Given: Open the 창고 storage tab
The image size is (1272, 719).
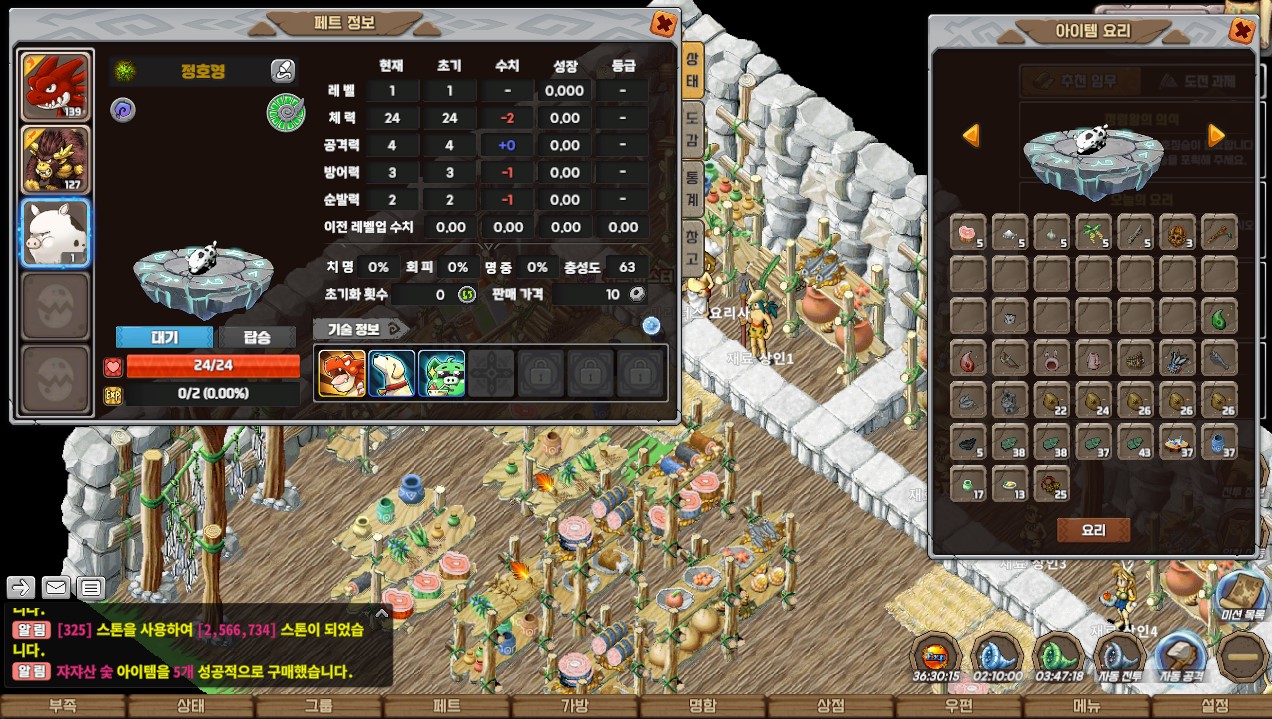Looking at the screenshot, I should click(691, 246).
